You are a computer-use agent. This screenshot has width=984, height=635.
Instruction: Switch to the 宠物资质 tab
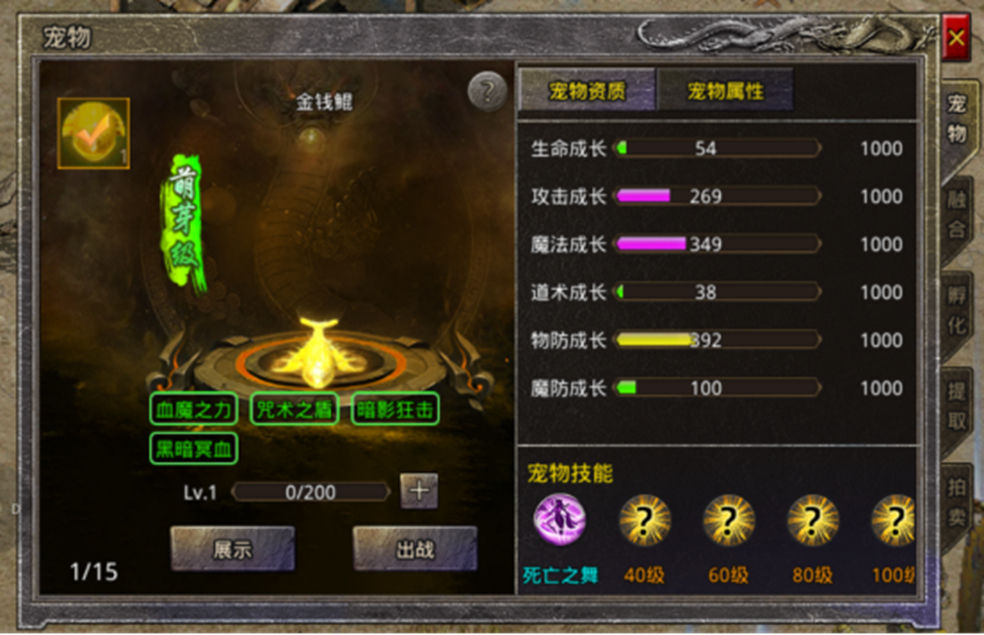coord(587,91)
